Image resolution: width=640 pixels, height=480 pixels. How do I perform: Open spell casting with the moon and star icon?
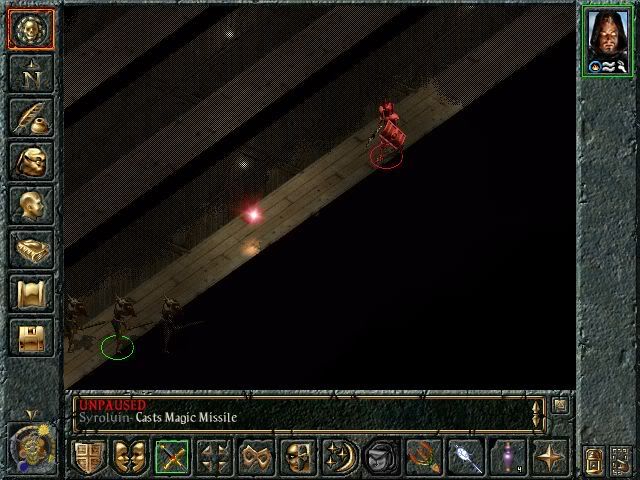pos(339,457)
